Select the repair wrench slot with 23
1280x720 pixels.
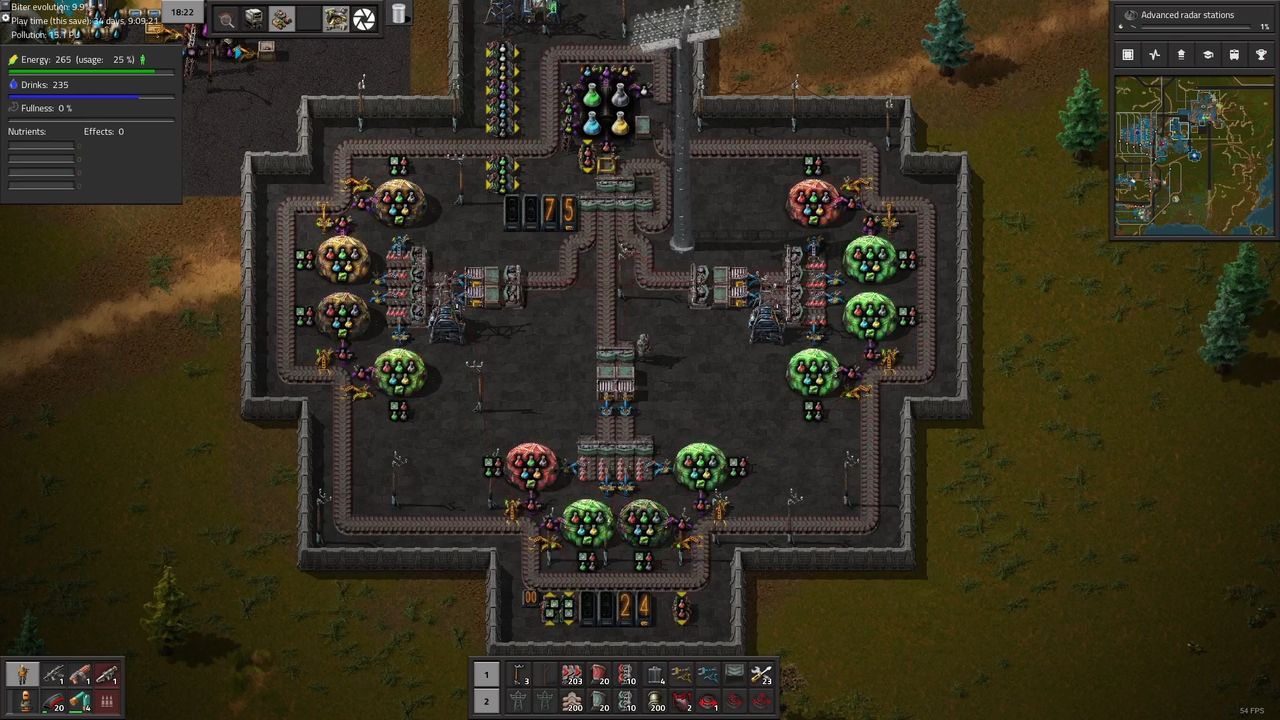coord(761,675)
